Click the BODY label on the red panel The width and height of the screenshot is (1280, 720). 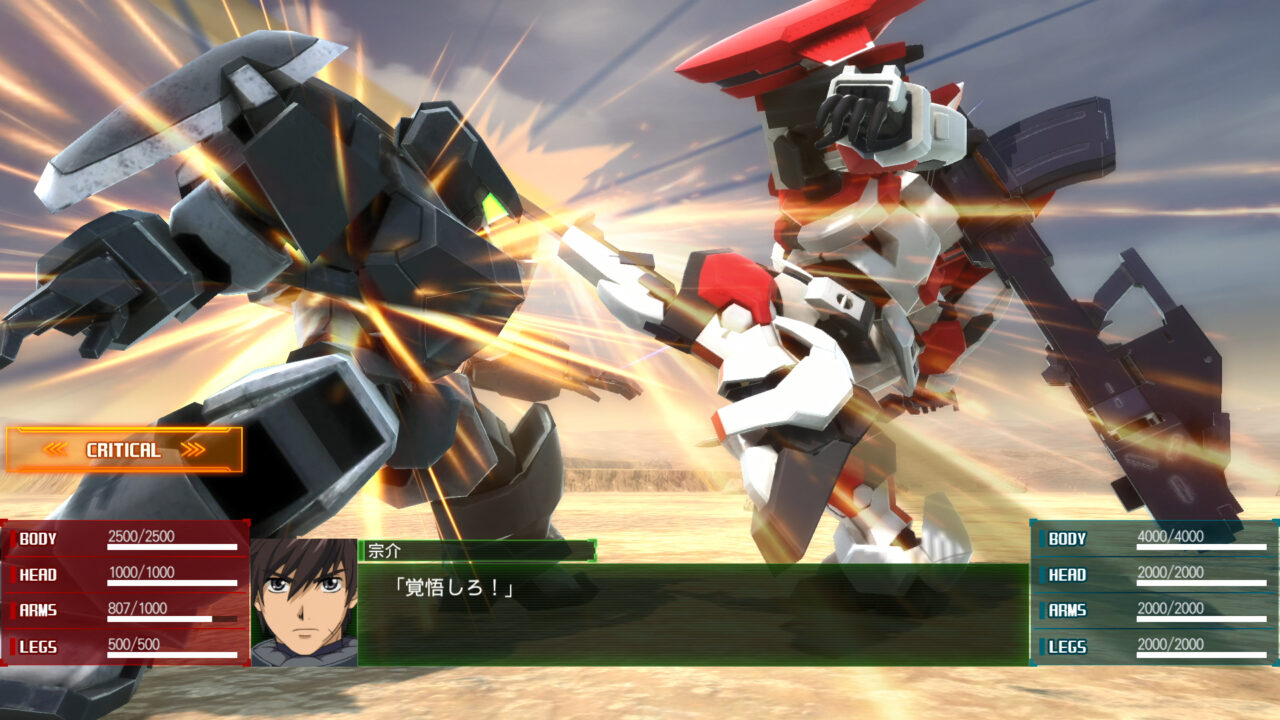[35, 537]
